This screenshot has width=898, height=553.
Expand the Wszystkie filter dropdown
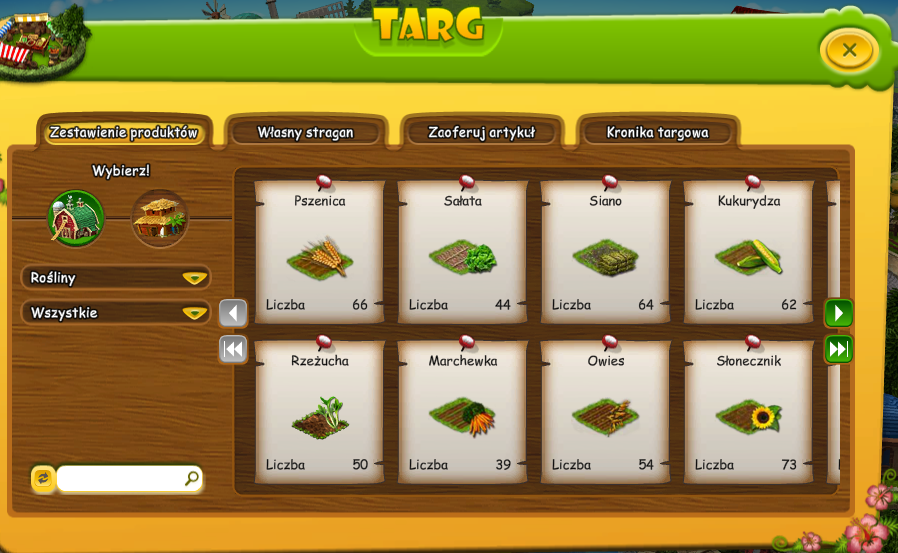pyautogui.click(x=115, y=312)
